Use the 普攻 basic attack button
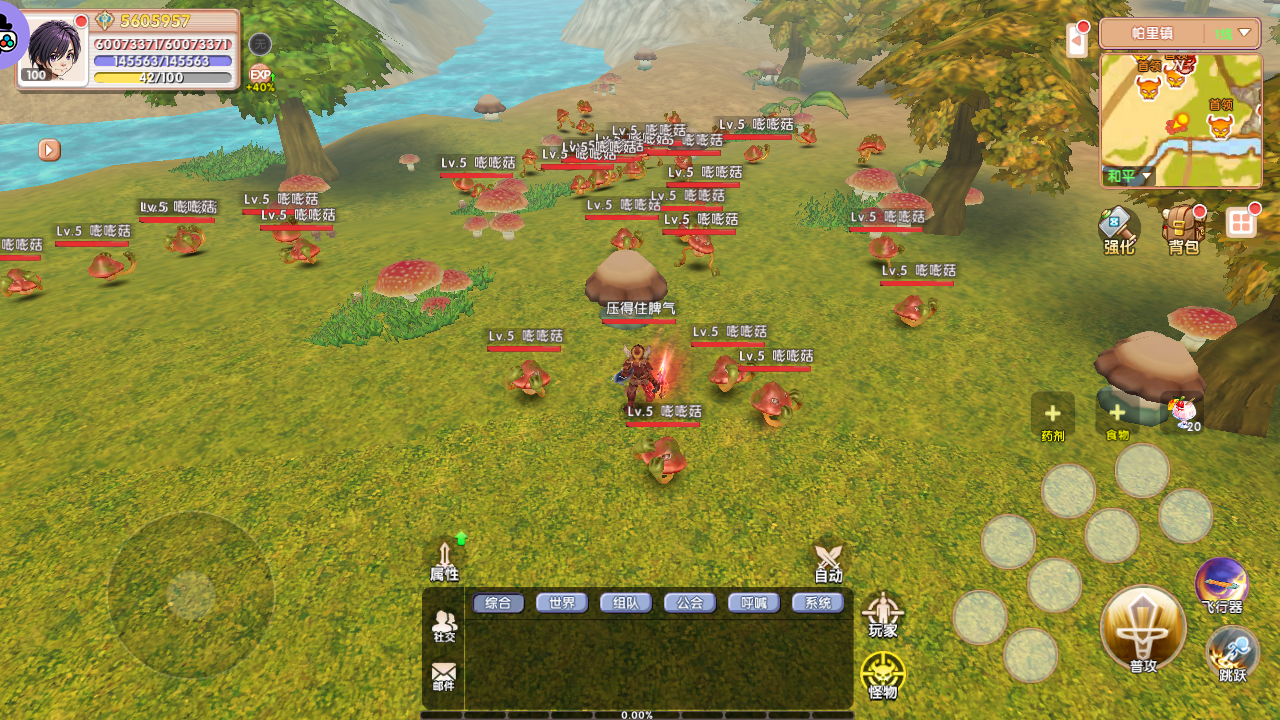Viewport: 1280px width, 720px height. click(x=1143, y=629)
